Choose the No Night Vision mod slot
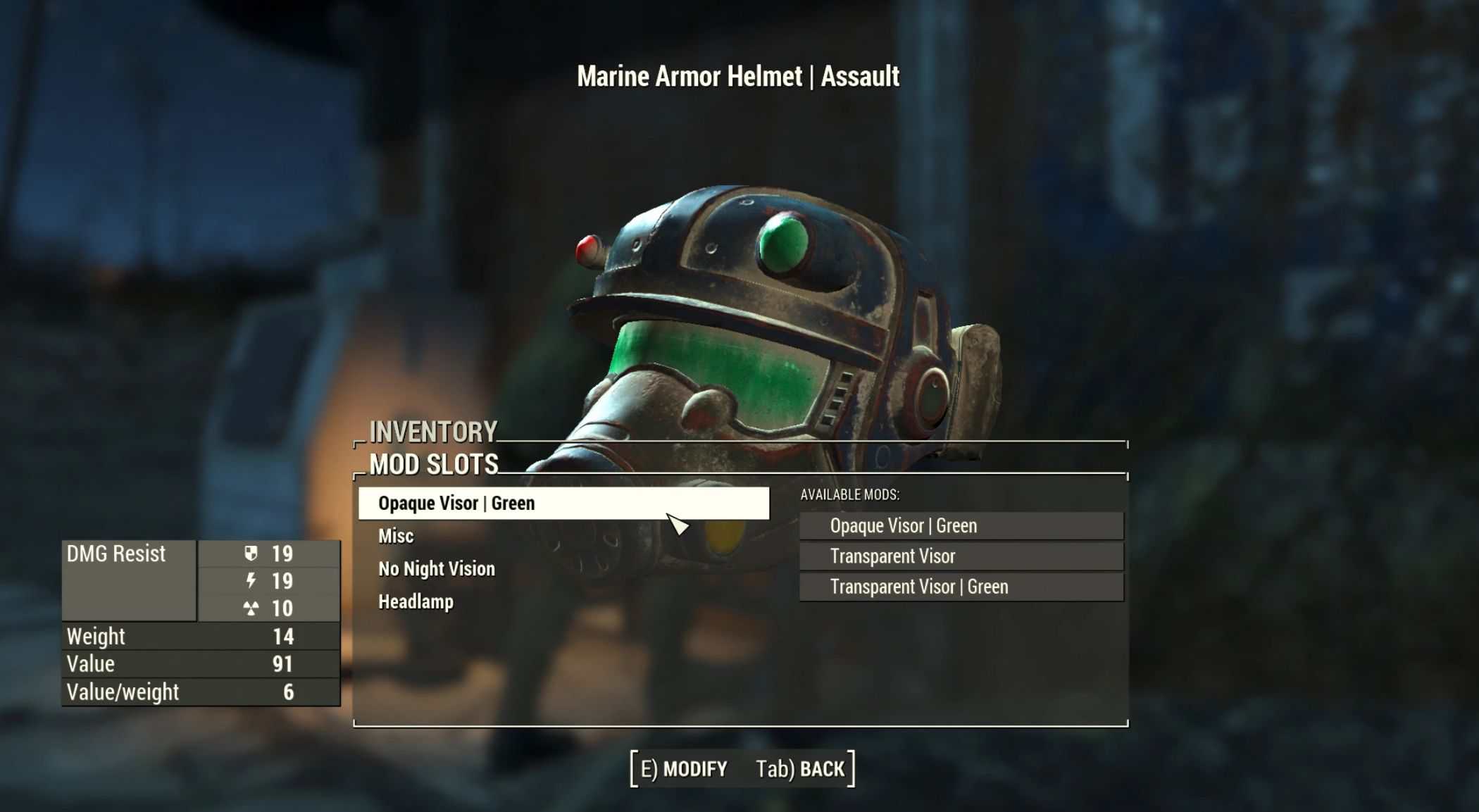This screenshot has height=812, width=1479. point(437,569)
